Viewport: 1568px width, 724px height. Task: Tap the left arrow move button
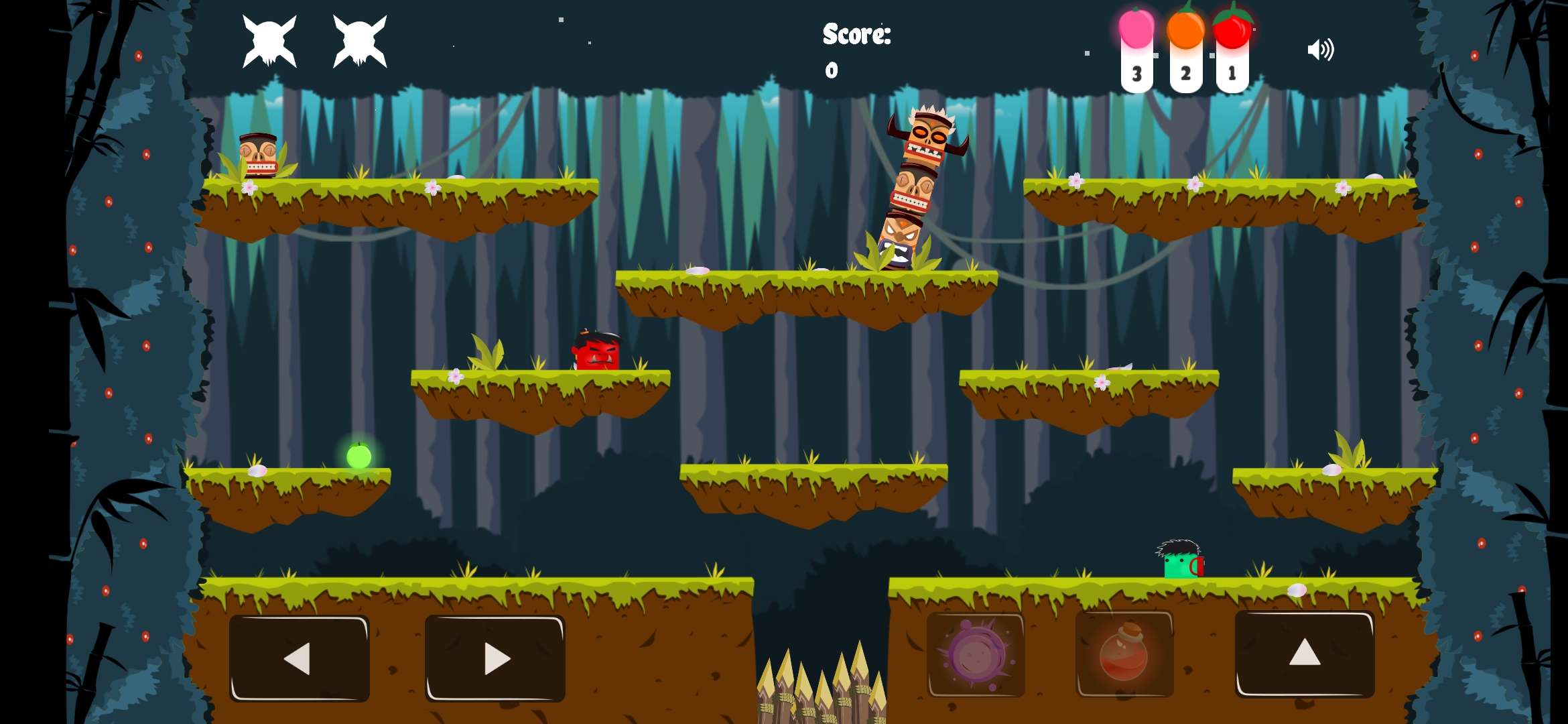pos(299,658)
